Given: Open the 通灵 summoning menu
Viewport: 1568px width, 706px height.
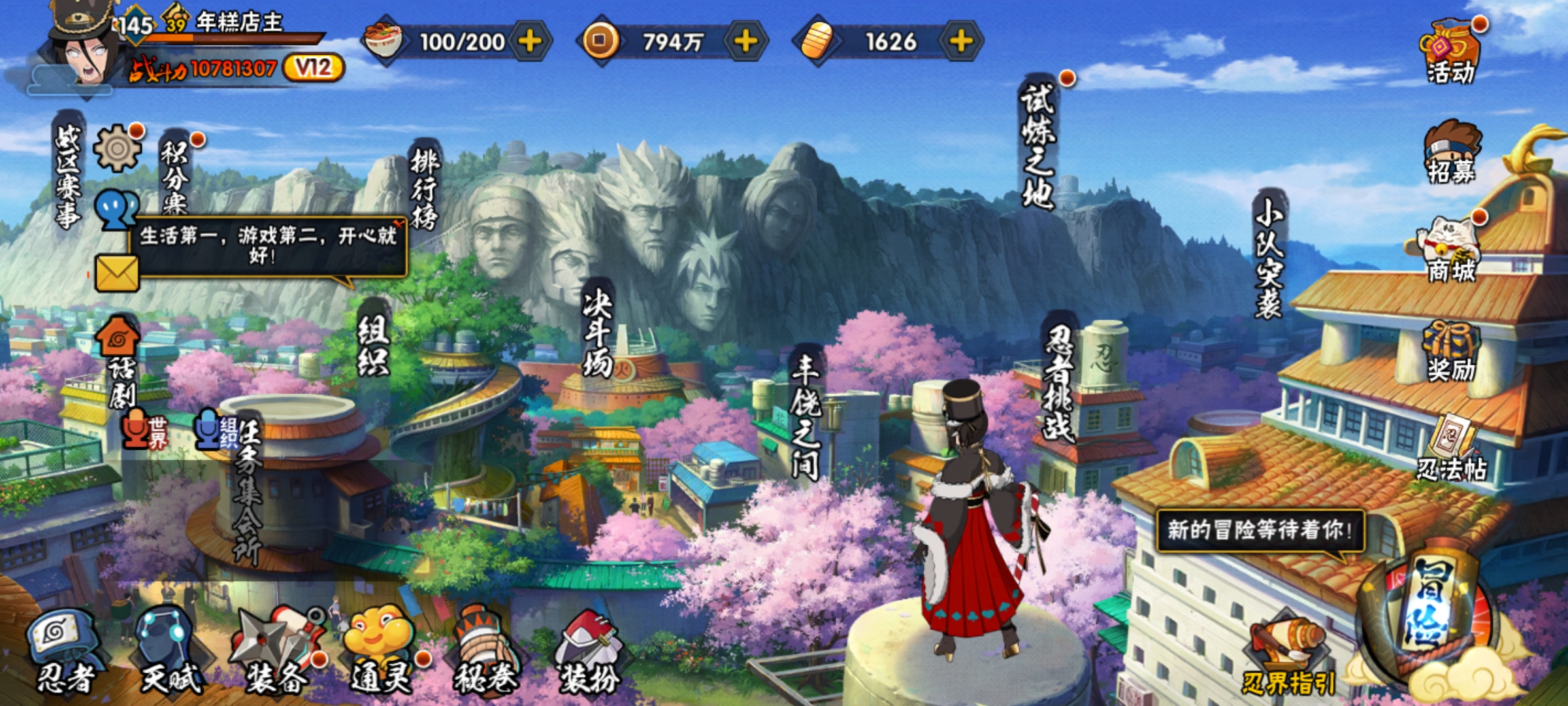Looking at the screenshot, I should [x=381, y=650].
